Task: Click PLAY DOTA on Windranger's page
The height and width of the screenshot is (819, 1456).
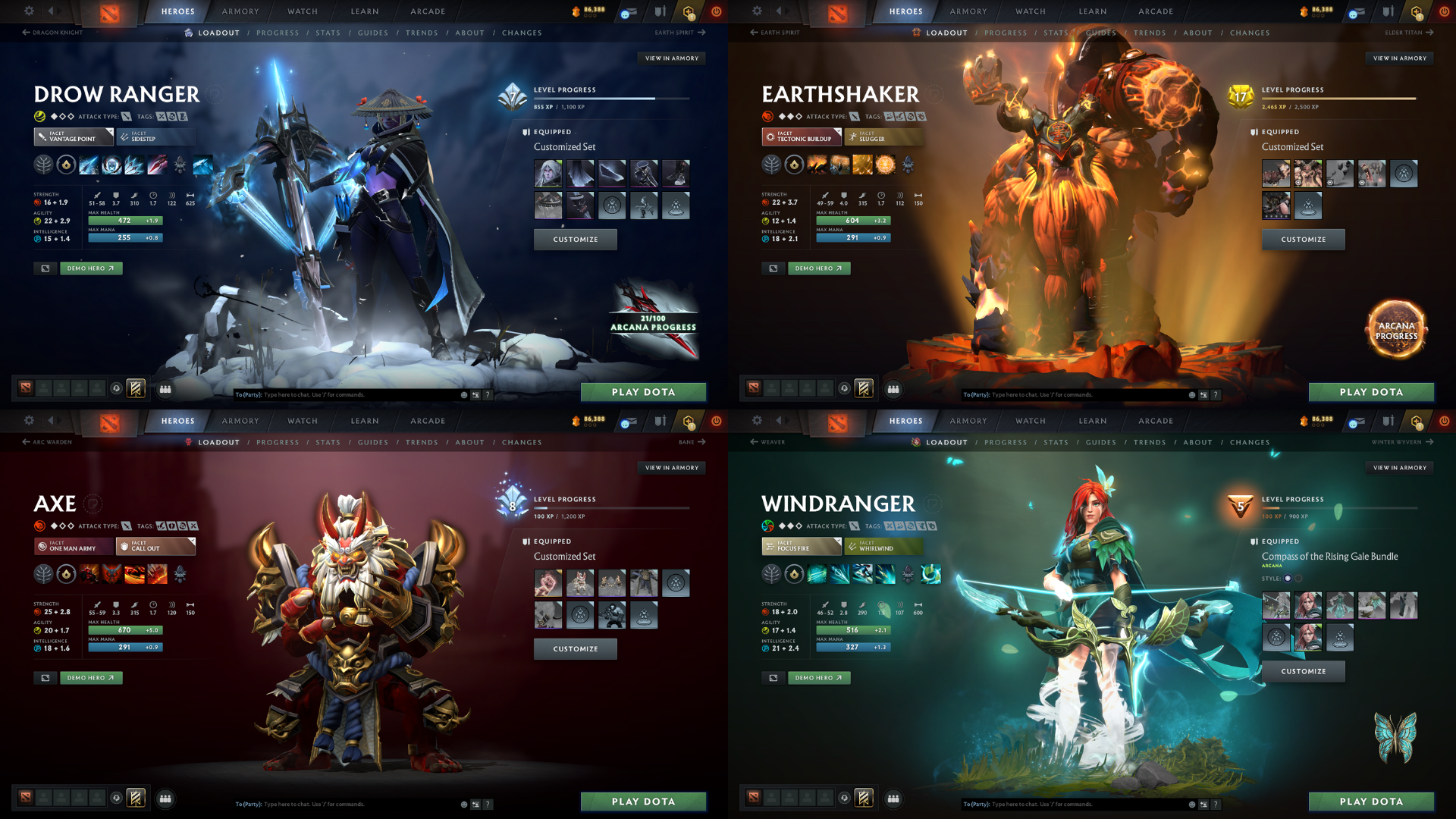Action: [1371, 801]
